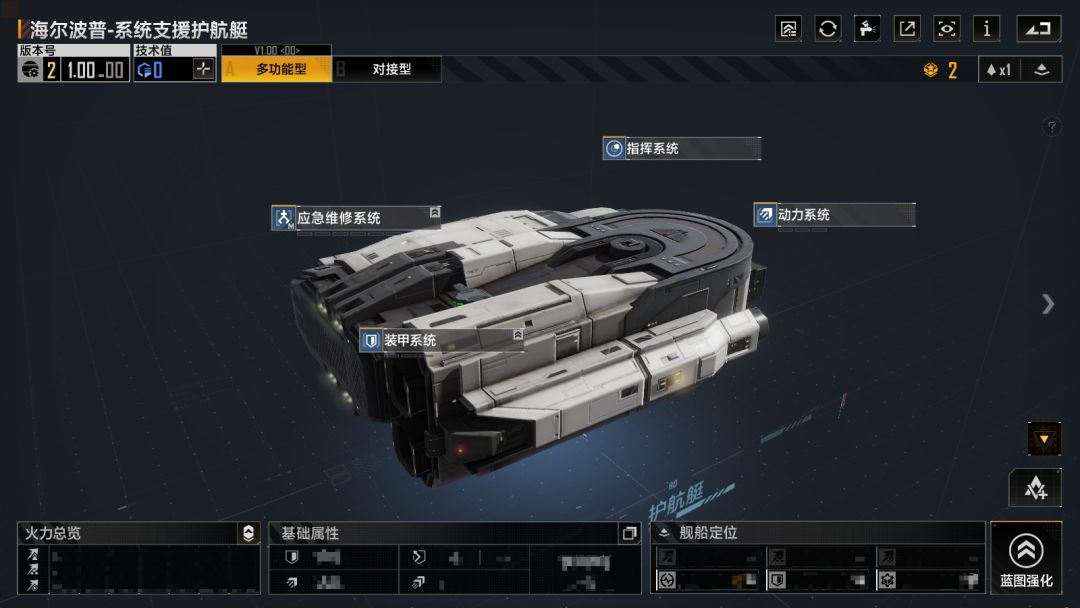This screenshot has height=608, width=1080.
Task: Open the question mark help icon
Action: click(x=1051, y=127)
